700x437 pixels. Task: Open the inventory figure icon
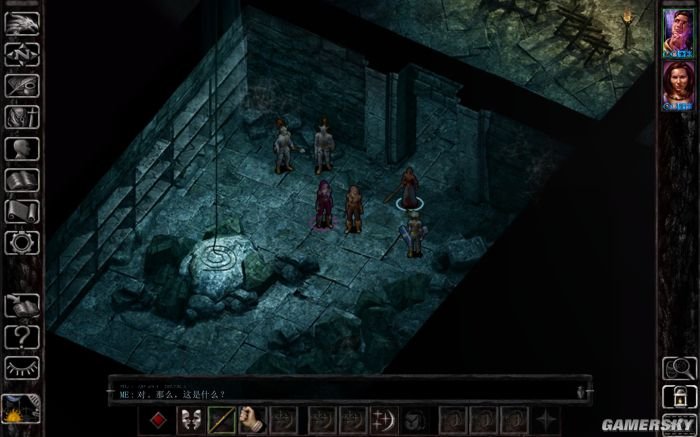[22, 118]
